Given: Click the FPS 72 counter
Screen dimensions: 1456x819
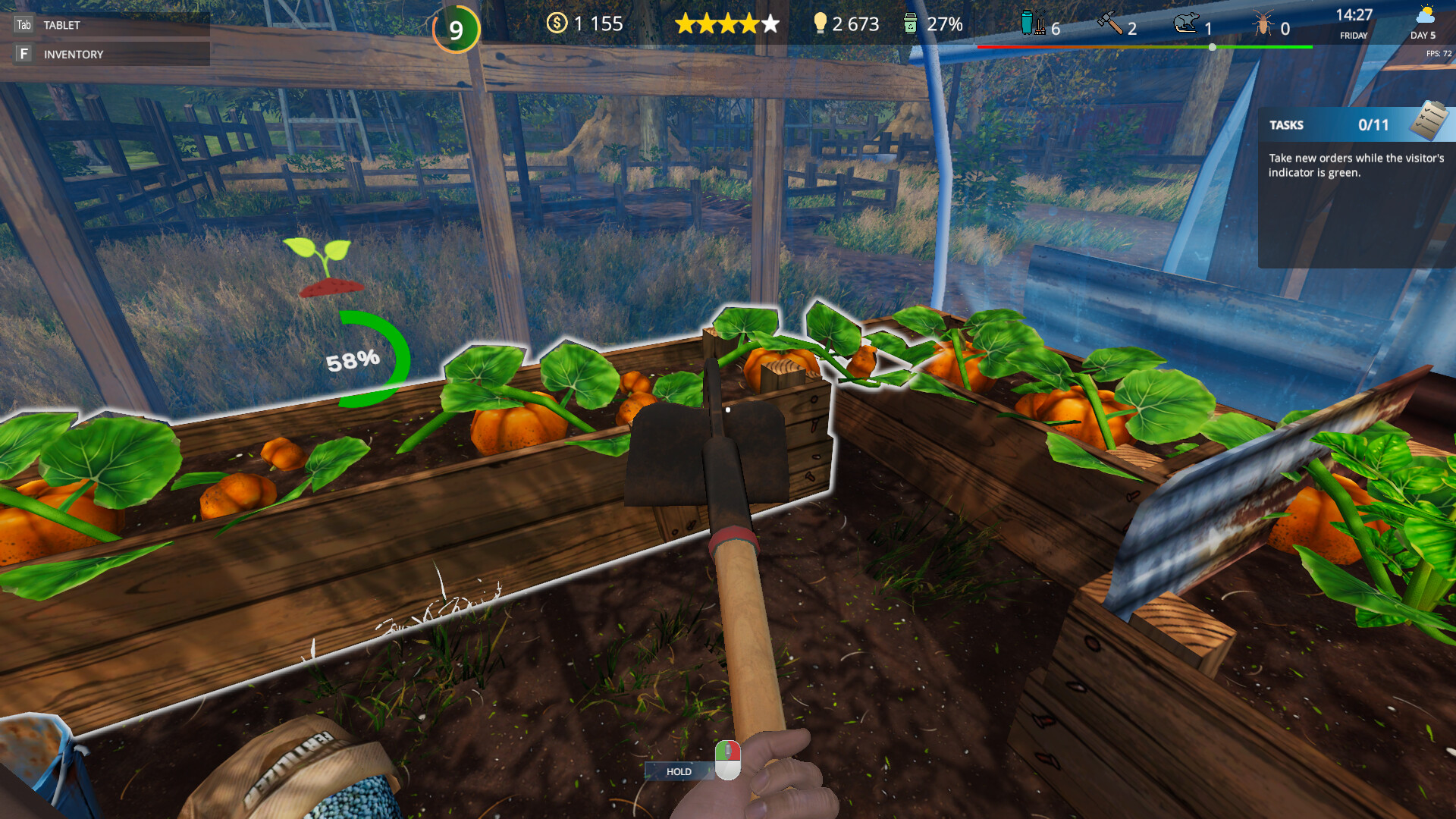Looking at the screenshot, I should point(1436,52).
